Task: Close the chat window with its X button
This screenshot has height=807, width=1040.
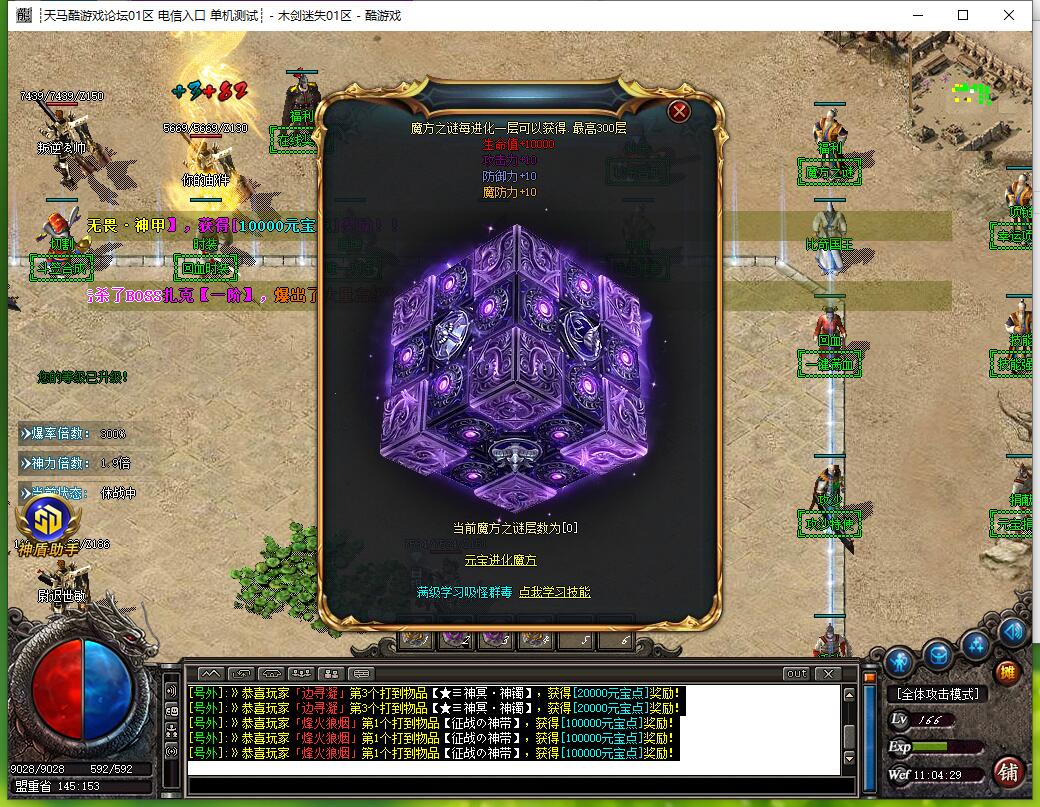Action: click(x=827, y=674)
